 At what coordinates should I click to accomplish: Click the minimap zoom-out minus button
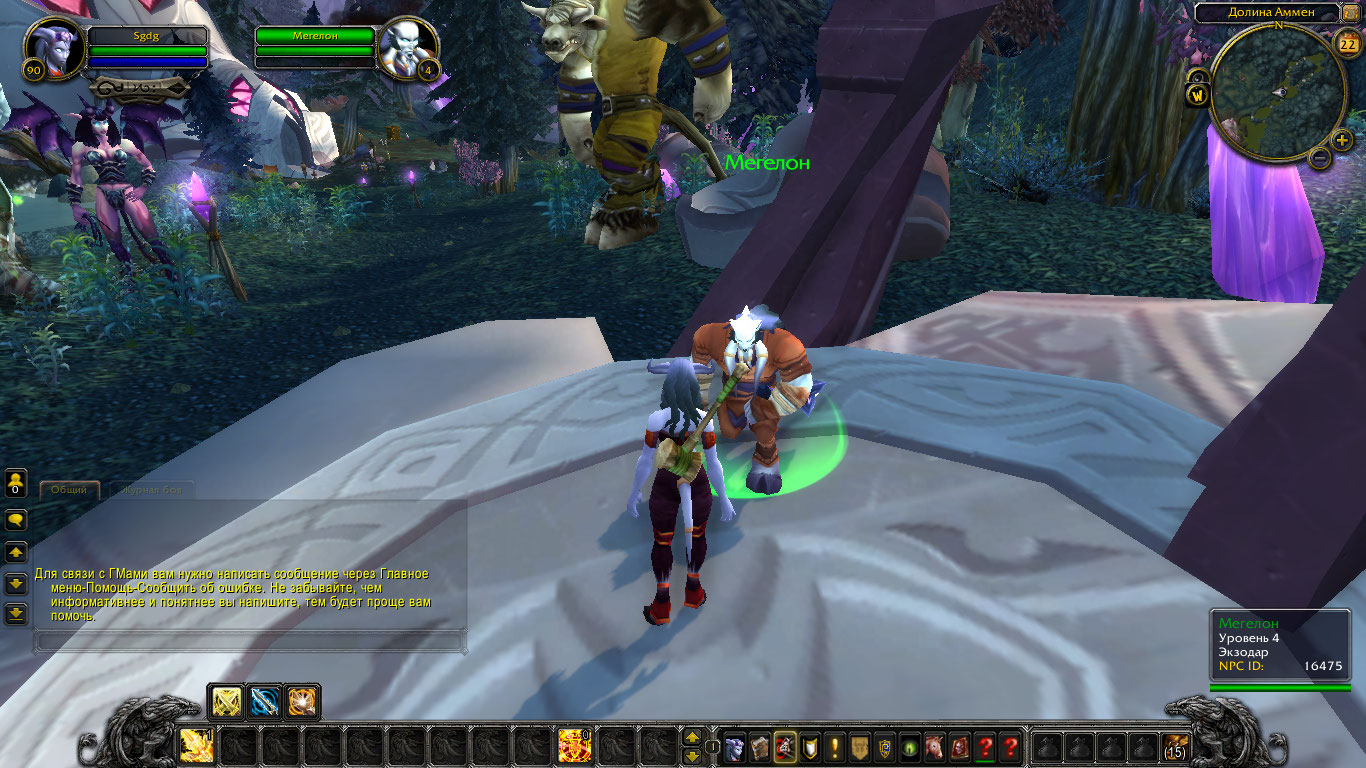point(1320,157)
